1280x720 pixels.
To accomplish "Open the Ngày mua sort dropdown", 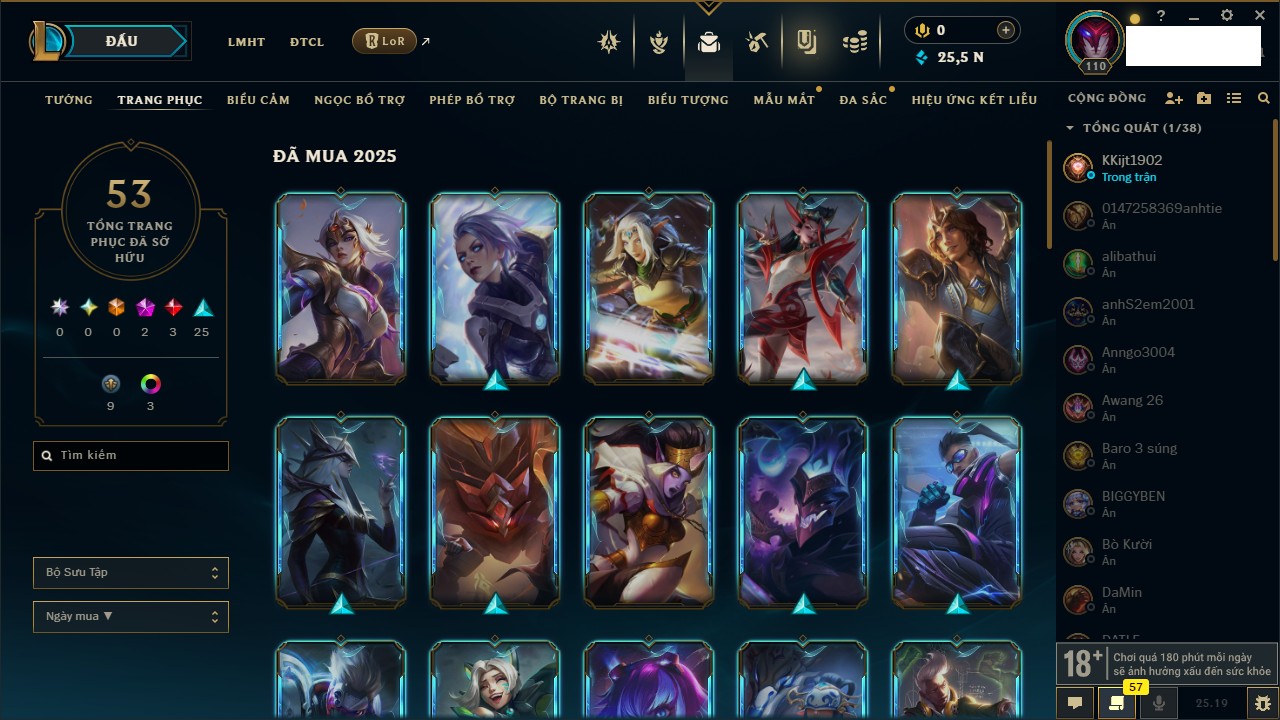I will 131,617.
